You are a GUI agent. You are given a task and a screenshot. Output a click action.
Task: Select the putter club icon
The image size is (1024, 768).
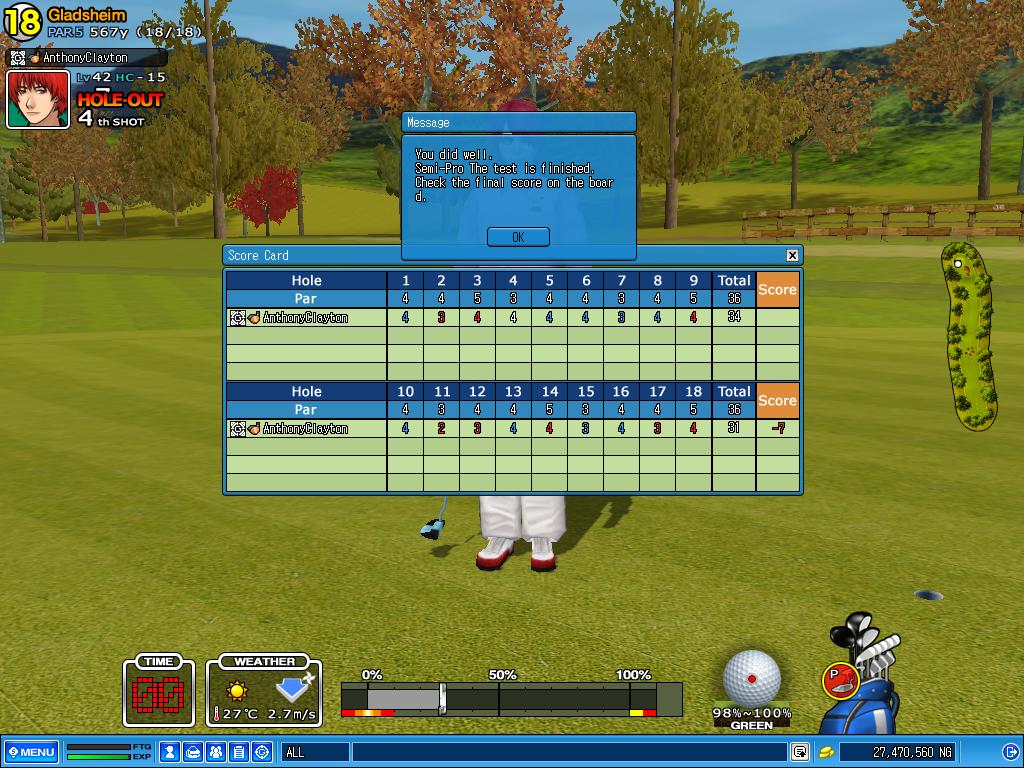click(x=841, y=680)
